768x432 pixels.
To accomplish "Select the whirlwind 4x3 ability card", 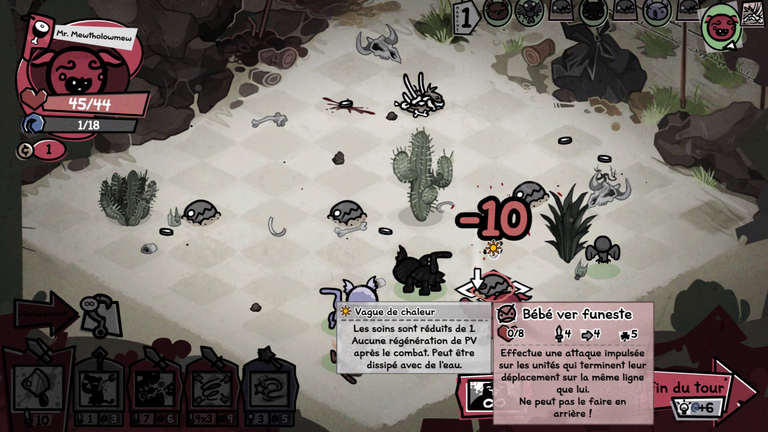I will click(211, 385).
